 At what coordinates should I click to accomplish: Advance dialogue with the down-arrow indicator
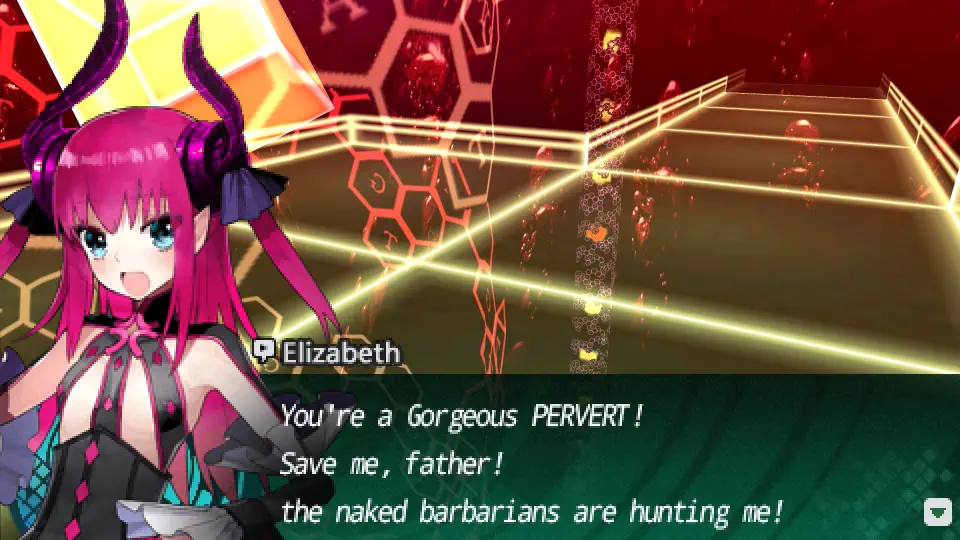(937, 514)
